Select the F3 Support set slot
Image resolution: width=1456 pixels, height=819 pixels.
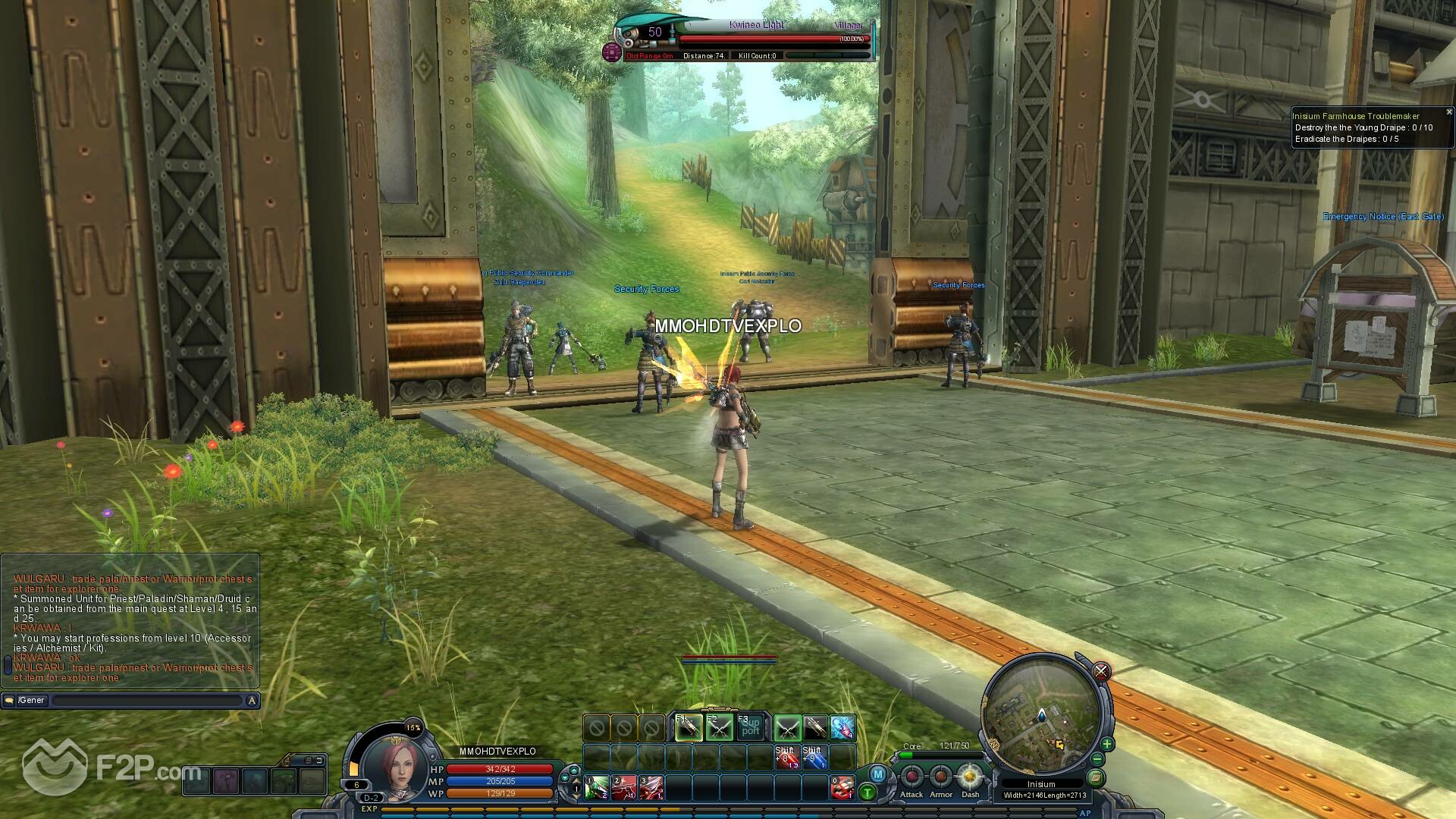tap(750, 728)
